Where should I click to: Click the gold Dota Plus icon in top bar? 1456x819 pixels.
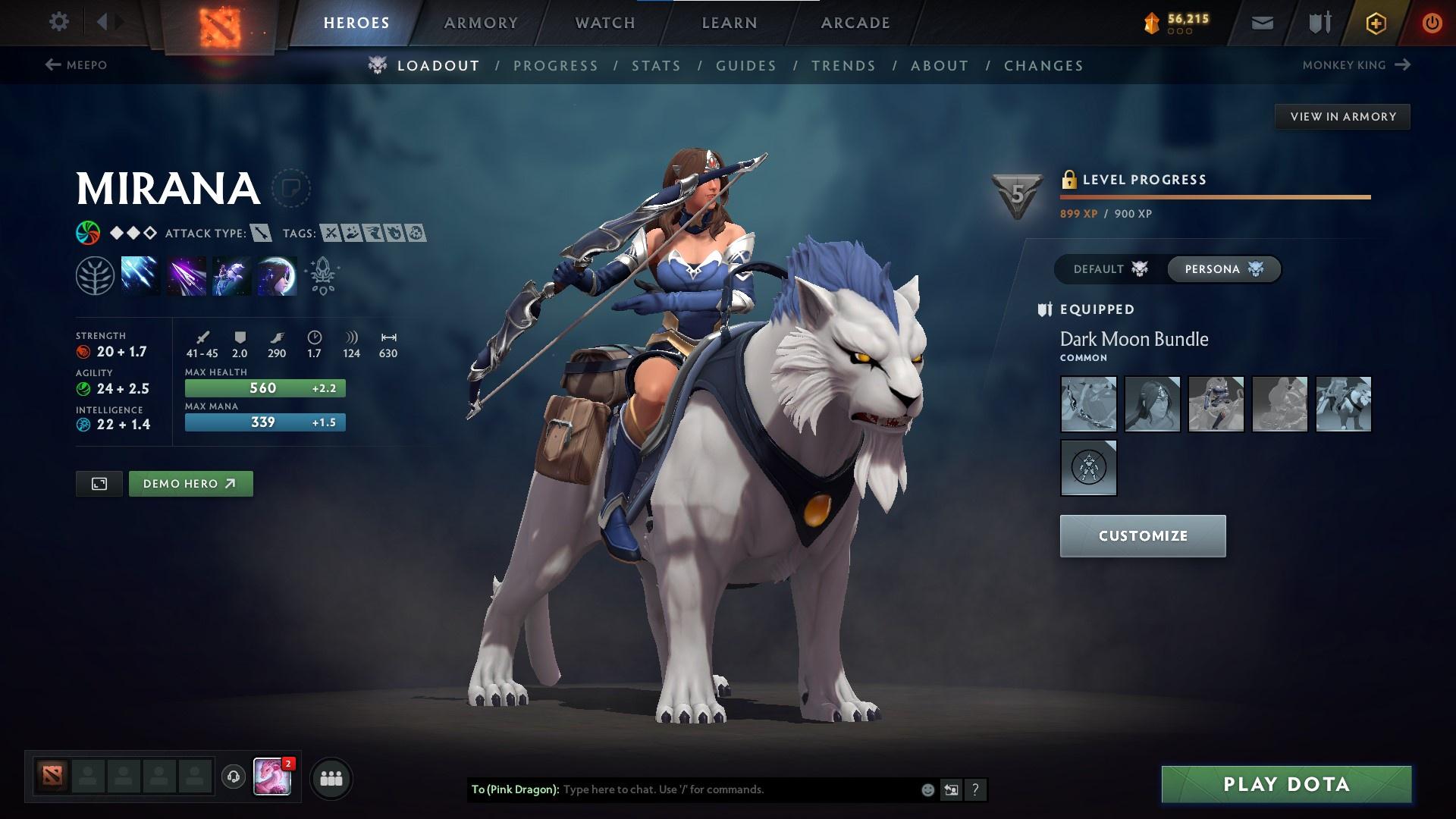point(1376,23)
